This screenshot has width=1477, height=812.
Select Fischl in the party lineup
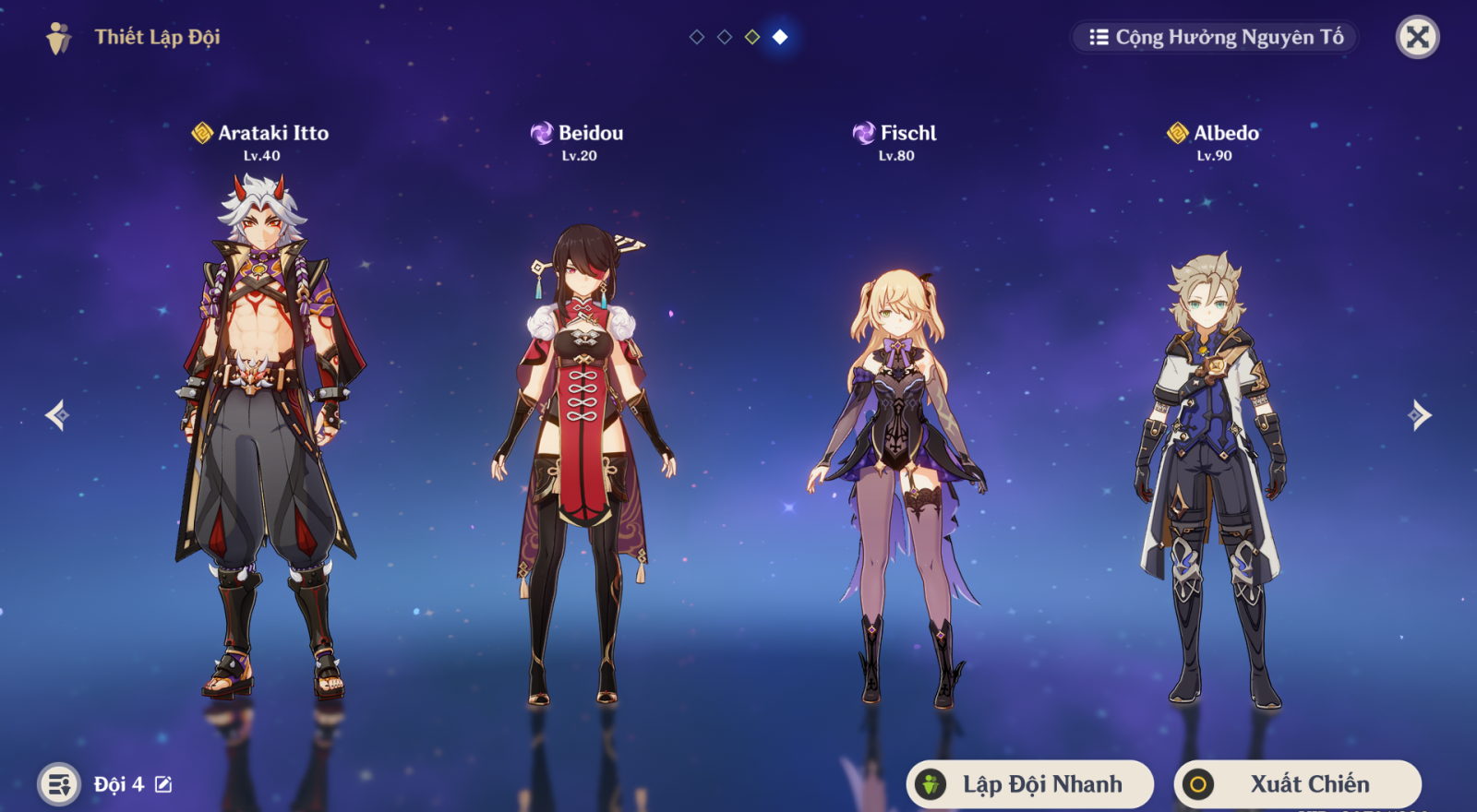tap(895, 461)
